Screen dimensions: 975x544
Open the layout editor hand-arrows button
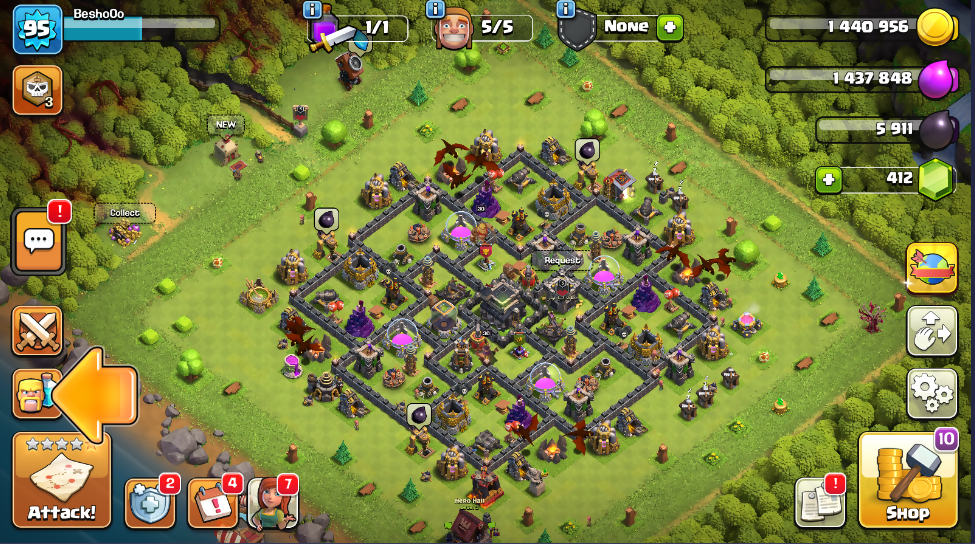pos(931,331)
